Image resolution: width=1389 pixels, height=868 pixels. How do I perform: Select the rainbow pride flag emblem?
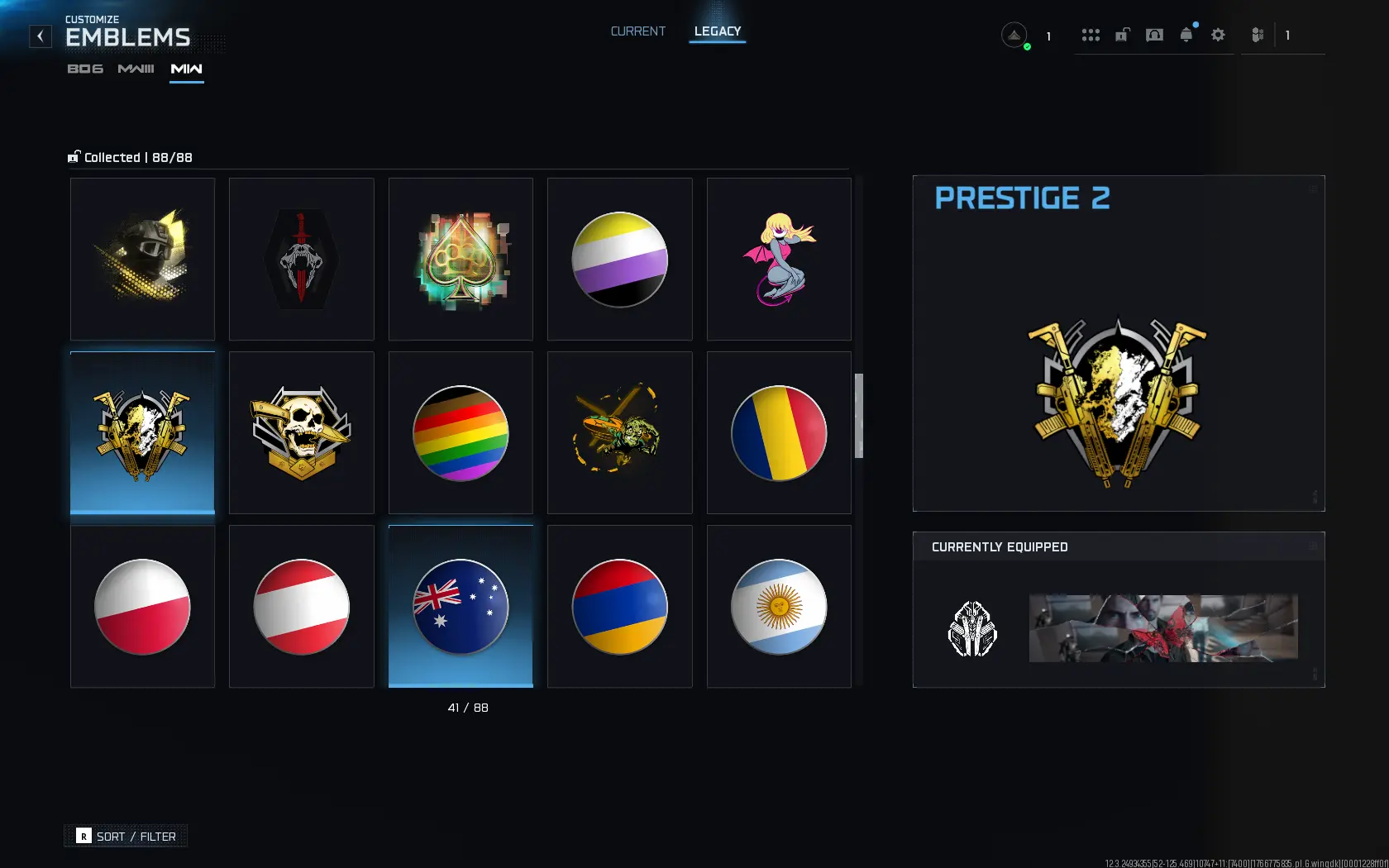coord(460,432)
